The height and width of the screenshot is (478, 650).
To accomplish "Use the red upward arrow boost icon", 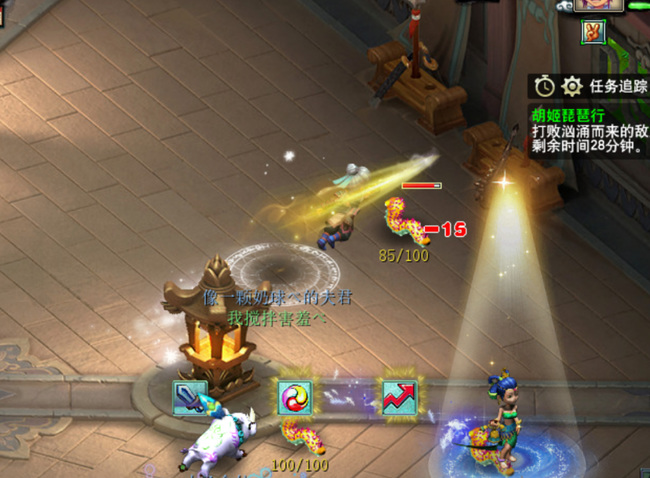I will 399,397.
